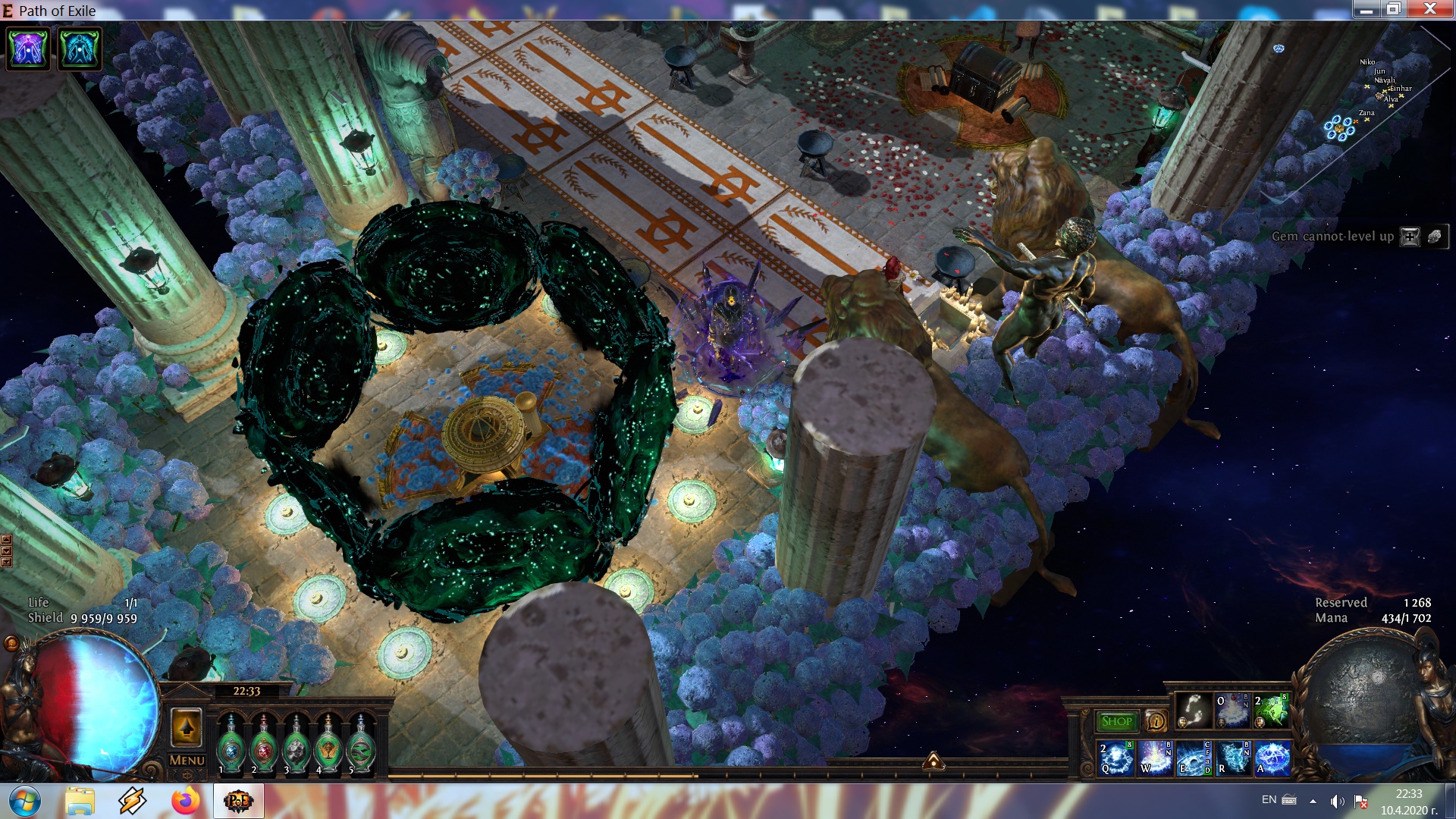Activate the footprints move skill
The height and width of the screenshot is (819, 1456).
(x=1194, y=711)
